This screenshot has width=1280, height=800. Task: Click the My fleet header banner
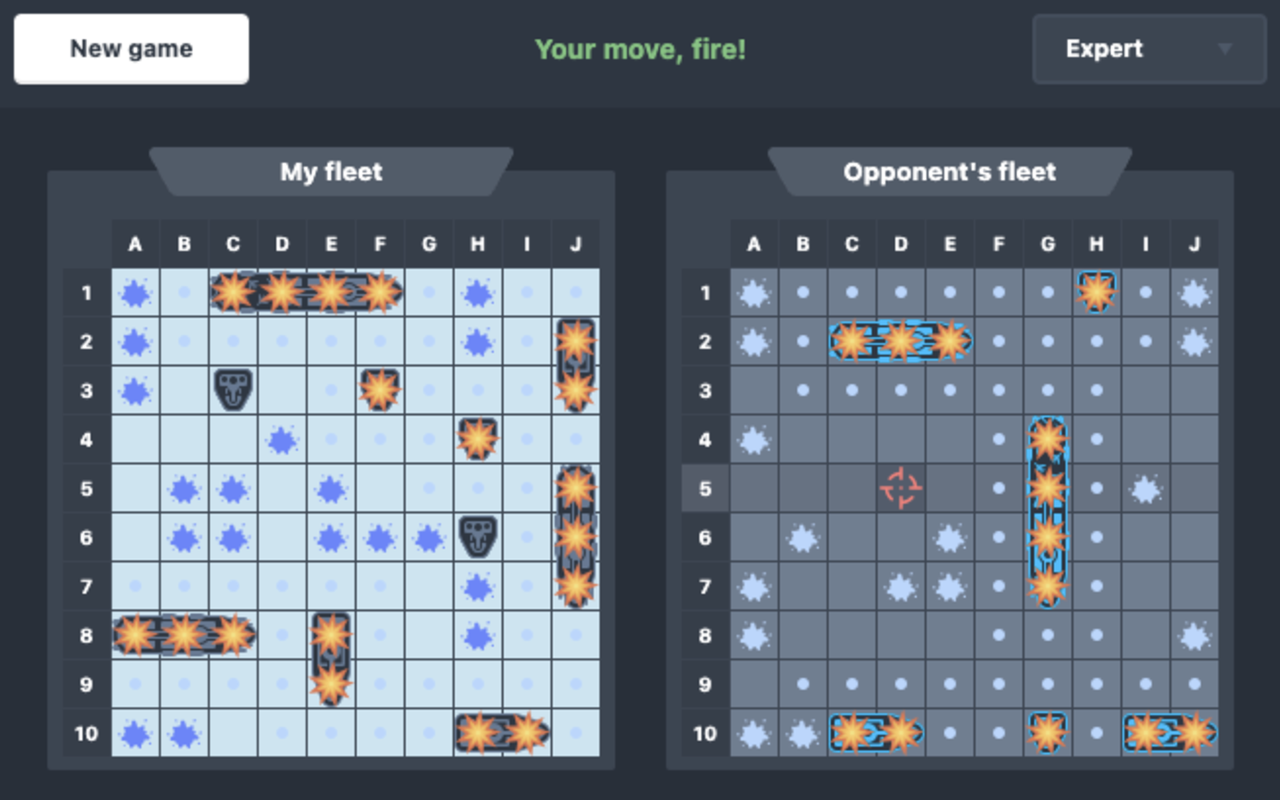point(331,172)
